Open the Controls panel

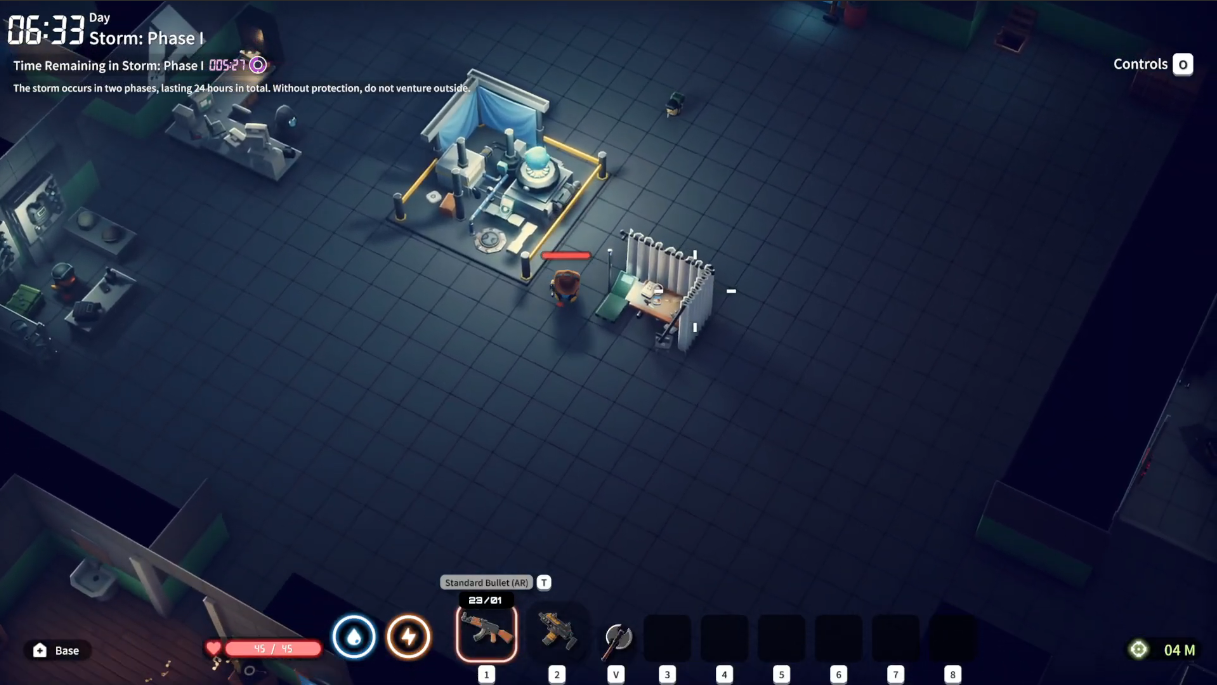point(1182,64)
